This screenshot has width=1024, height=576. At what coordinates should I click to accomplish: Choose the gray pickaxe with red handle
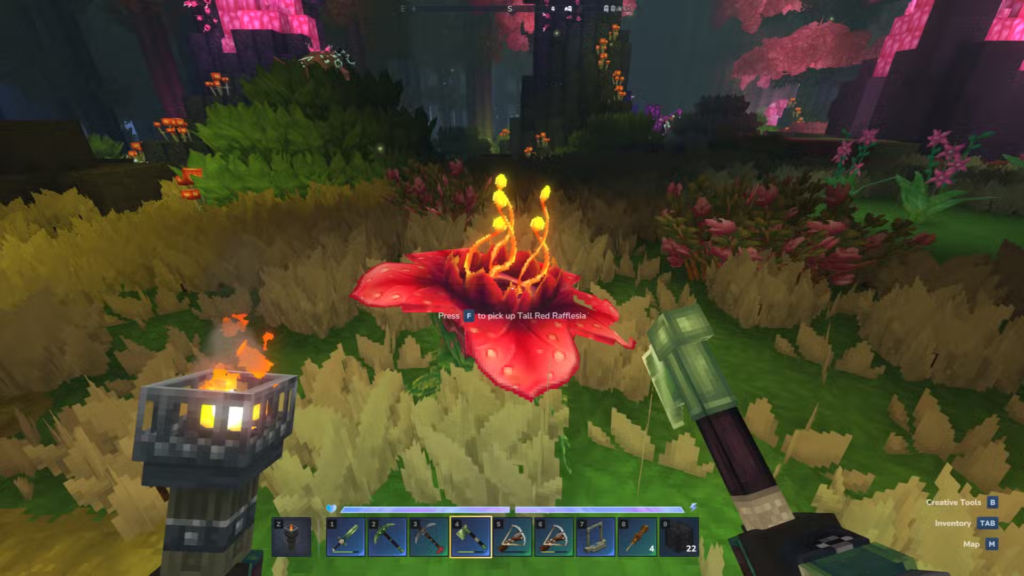(x=428, y=537)
